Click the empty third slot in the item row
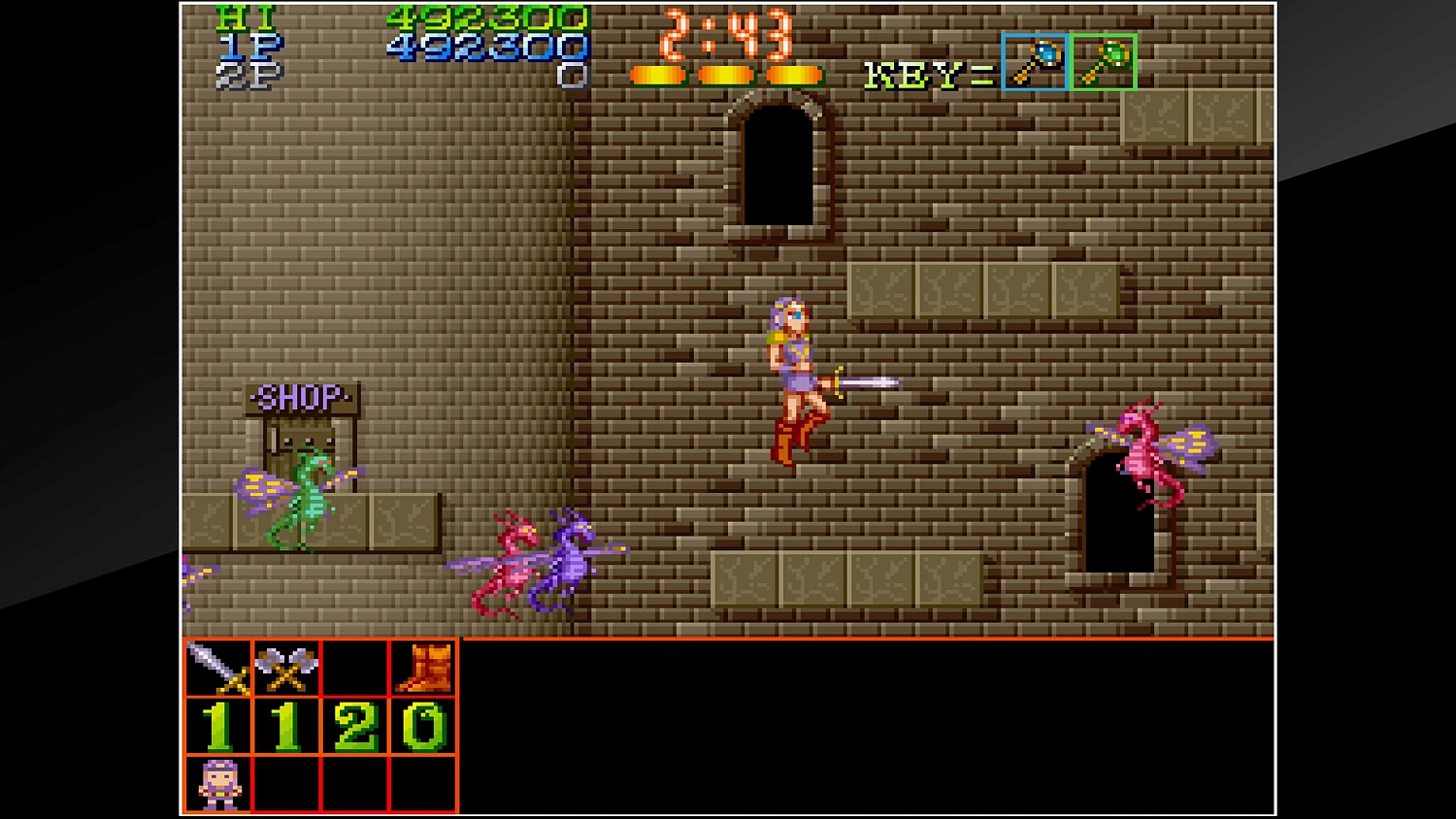 click(x=352, y=668)
